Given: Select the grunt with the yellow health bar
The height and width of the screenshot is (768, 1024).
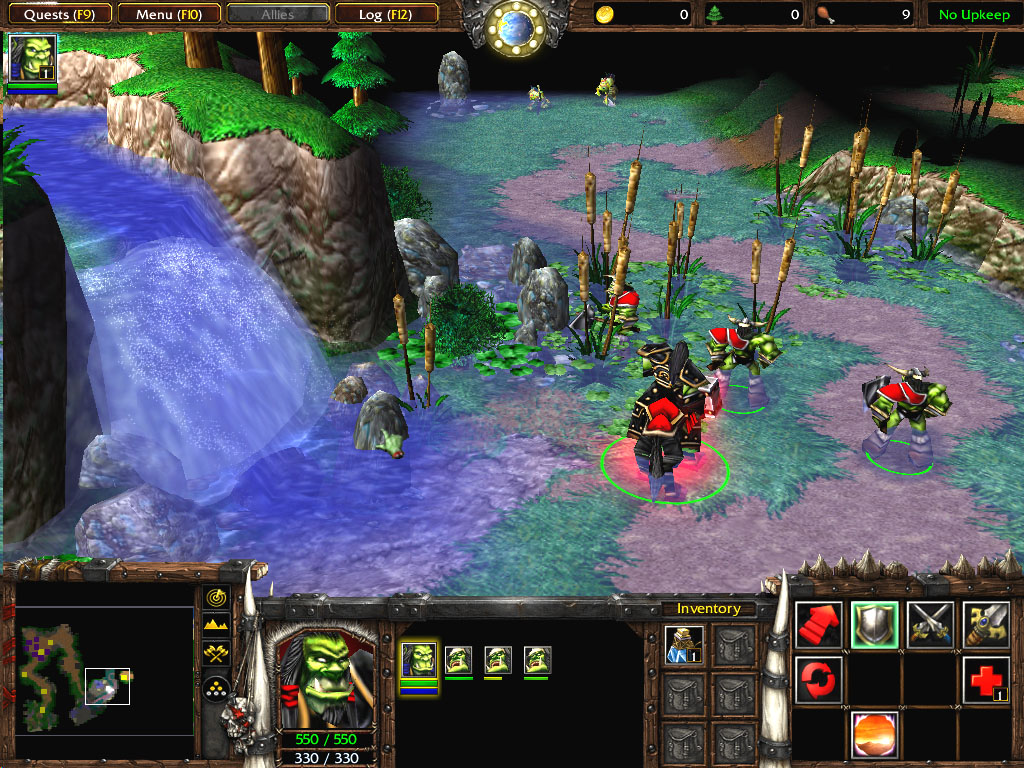Looking at the screenshot, I should (497, 660).
